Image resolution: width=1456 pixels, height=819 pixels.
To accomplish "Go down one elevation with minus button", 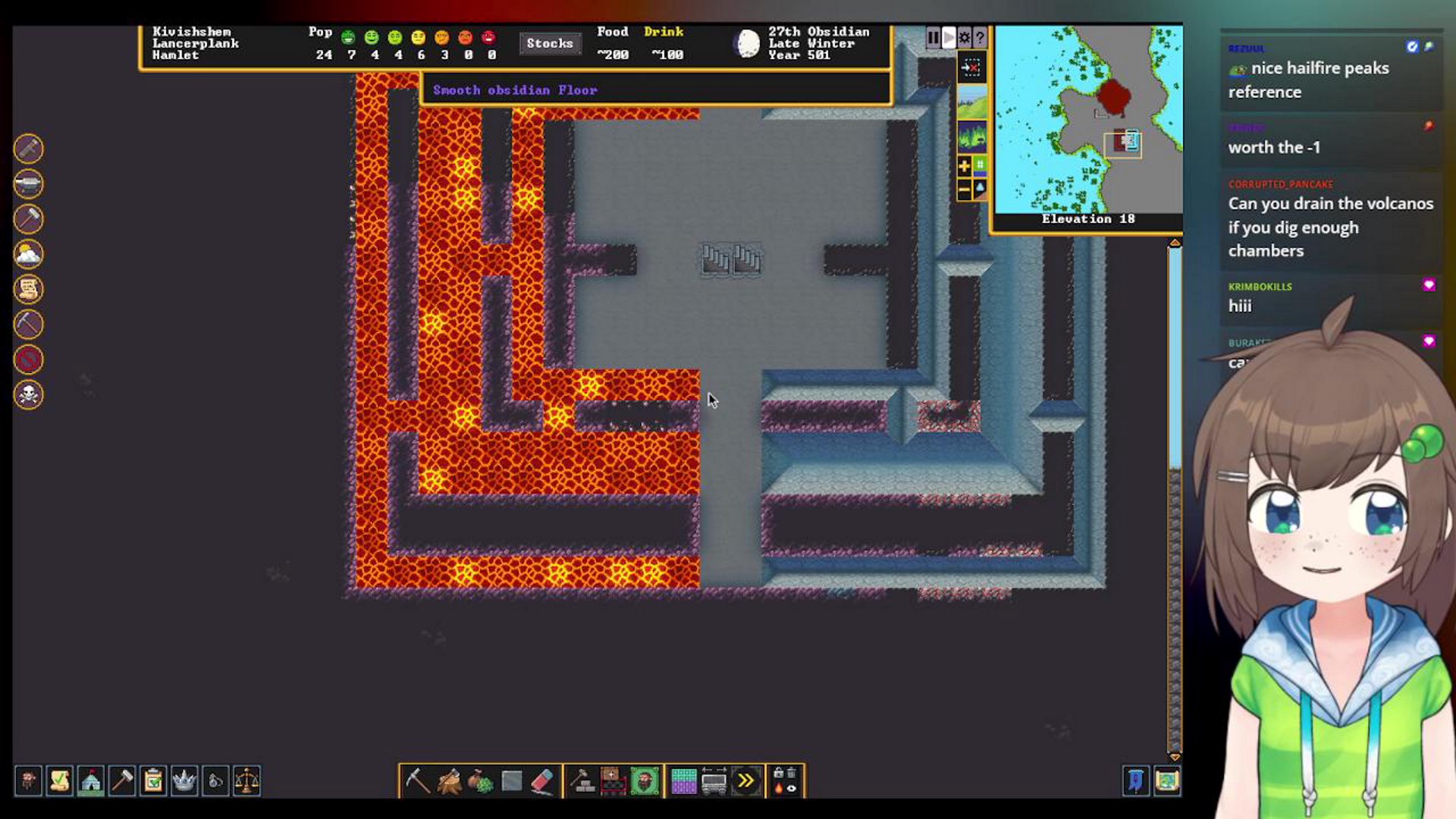I will coord(964,189).
